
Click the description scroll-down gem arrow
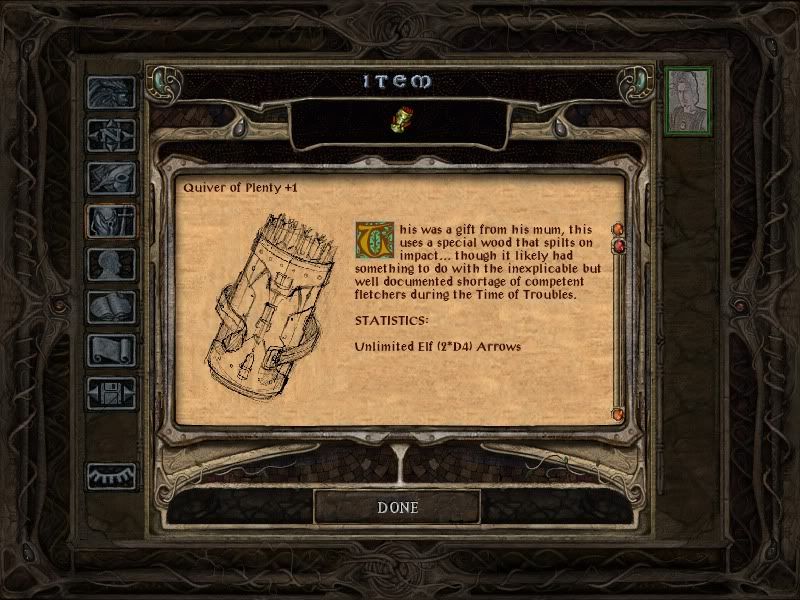(x=618, y=413)
